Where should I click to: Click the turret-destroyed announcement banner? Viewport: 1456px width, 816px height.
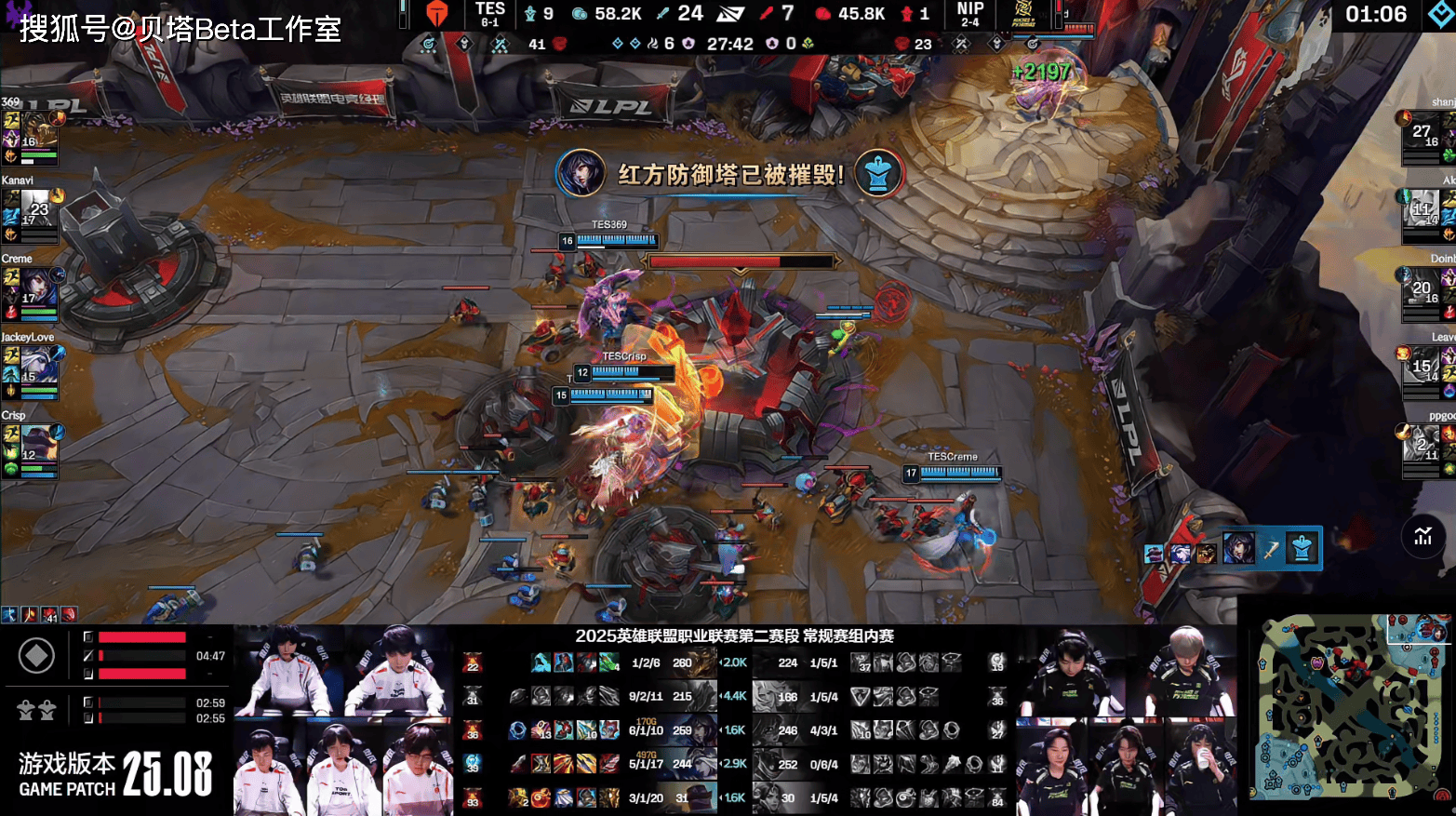729,174
